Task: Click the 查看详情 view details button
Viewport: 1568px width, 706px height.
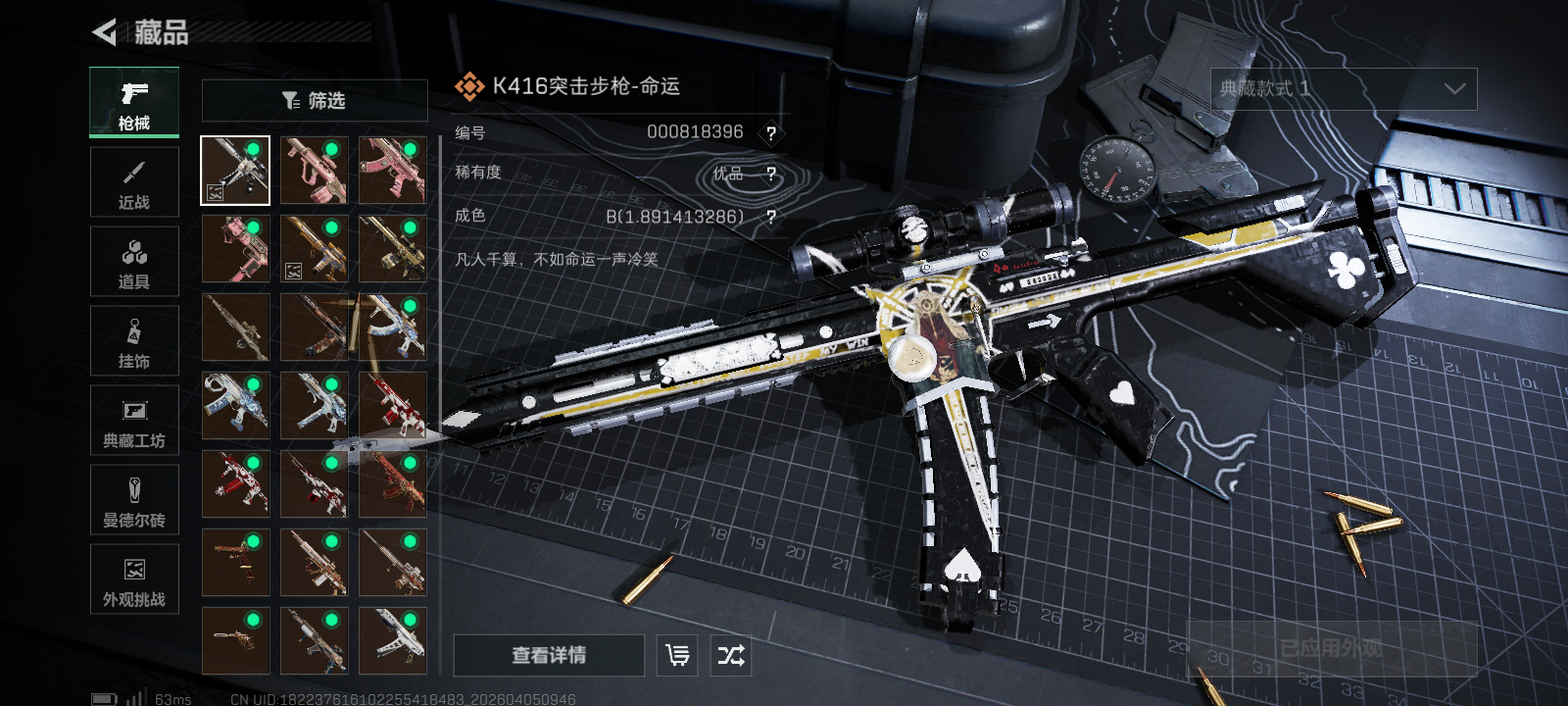Action: click(x=549, y=655)
